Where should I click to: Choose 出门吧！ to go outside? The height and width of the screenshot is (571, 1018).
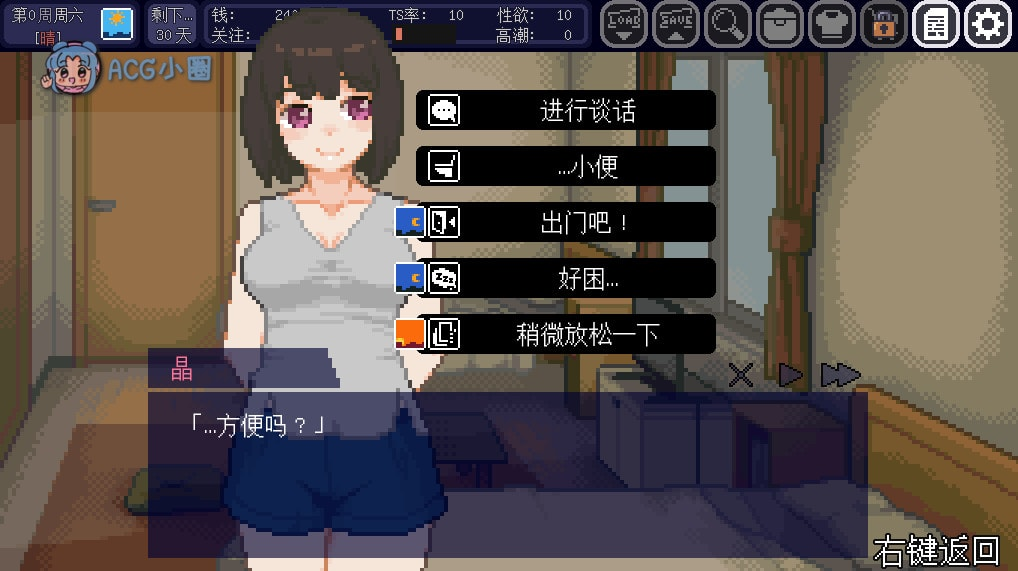click(x=566, y=222)
